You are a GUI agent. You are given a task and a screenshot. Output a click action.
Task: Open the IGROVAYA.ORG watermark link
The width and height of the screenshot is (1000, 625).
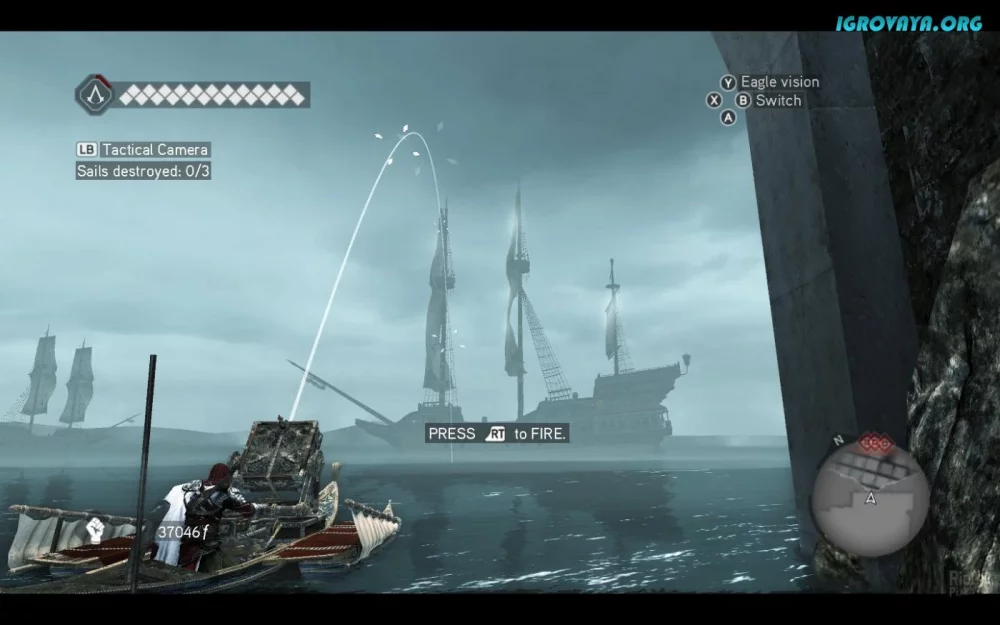tap(908, 22)
